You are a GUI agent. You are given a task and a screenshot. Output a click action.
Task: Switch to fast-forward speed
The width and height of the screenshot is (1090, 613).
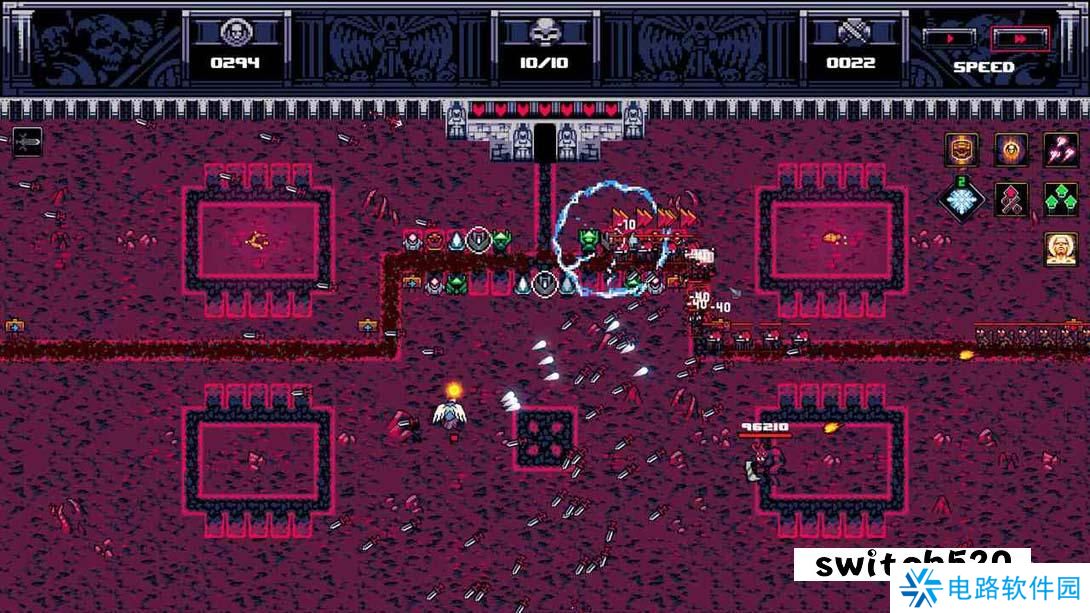coord(1020,38)
